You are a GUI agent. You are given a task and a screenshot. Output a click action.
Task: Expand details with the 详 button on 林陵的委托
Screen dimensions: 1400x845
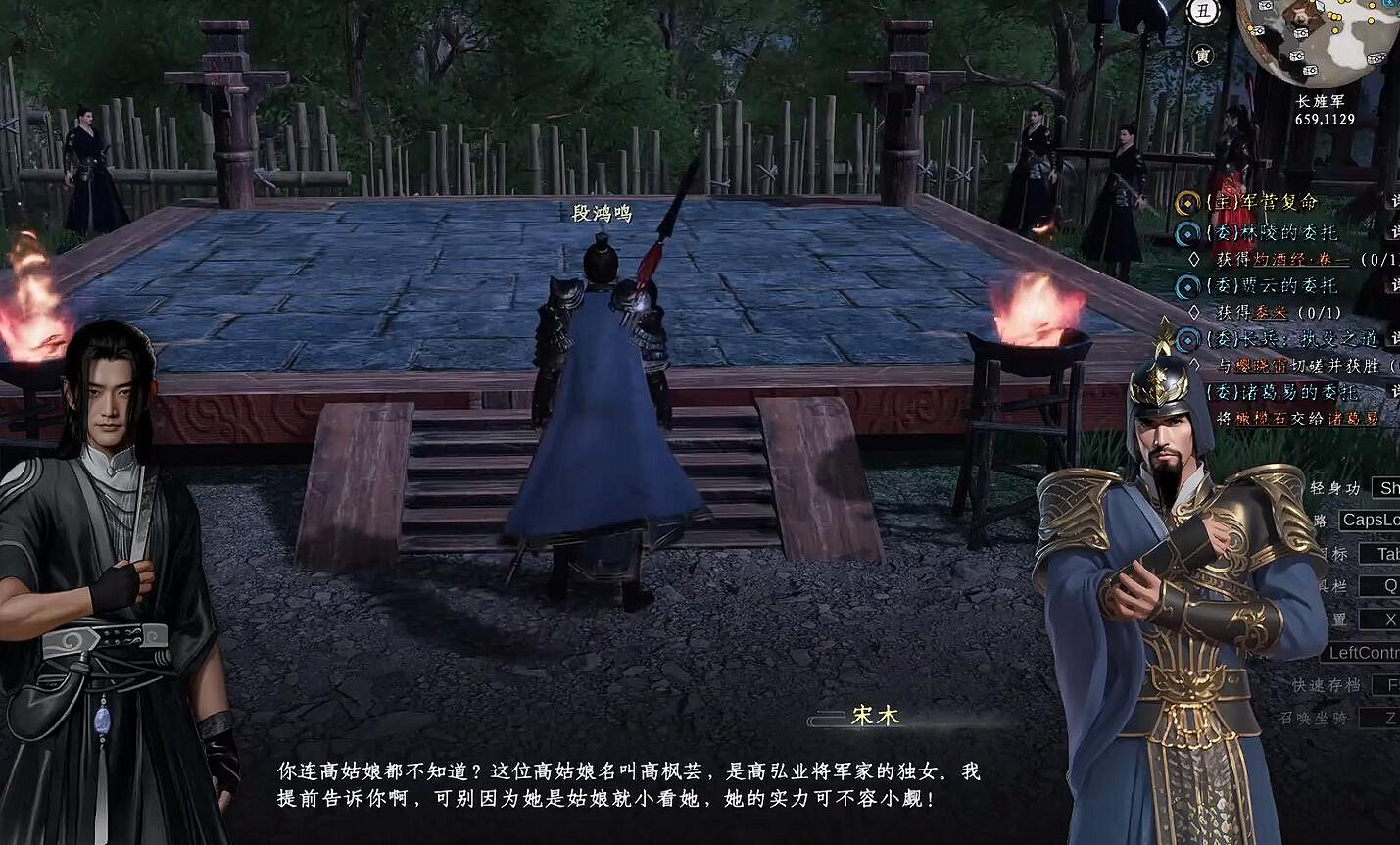tap(1397, 231)
